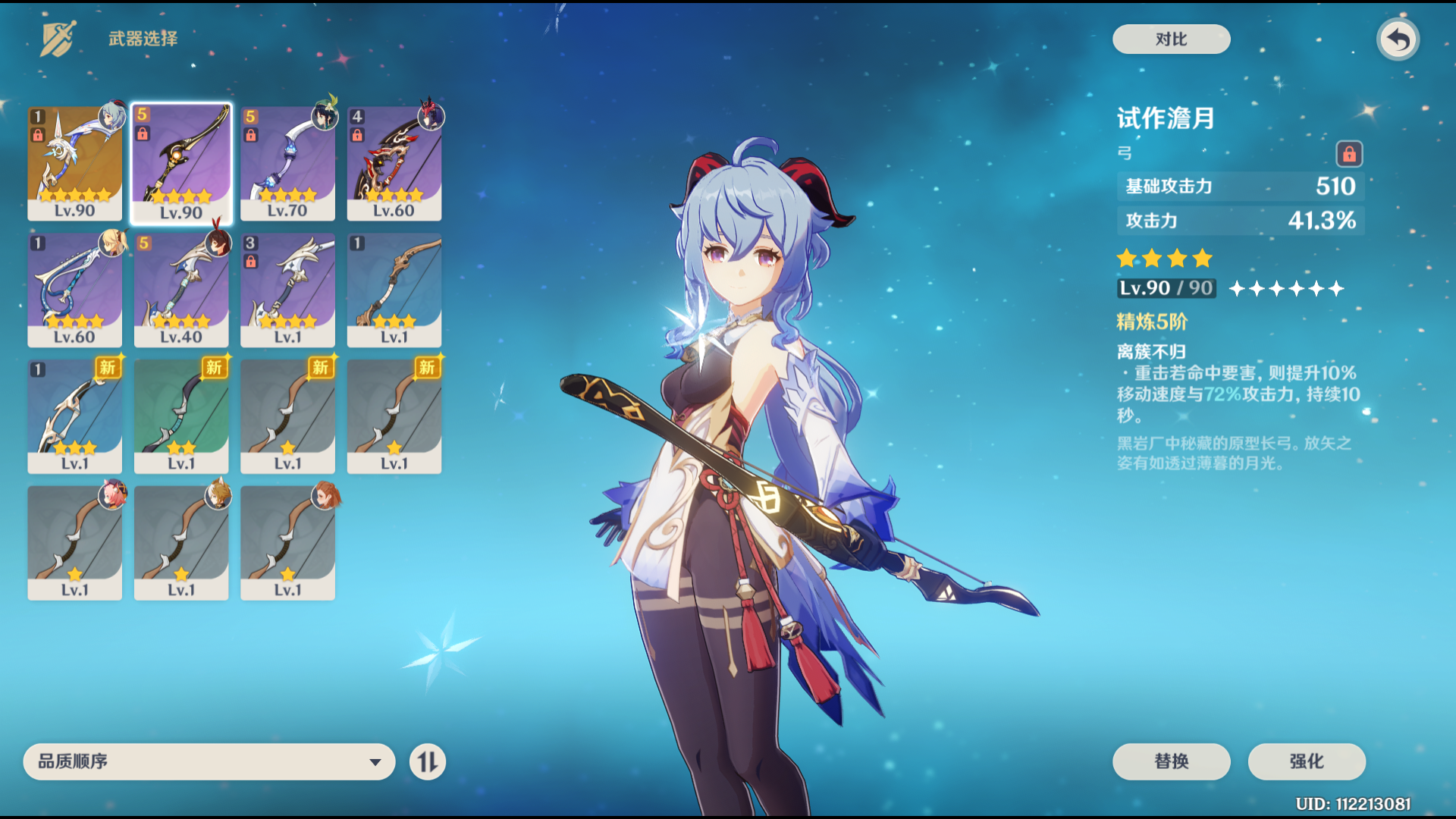
Task: Select the gold five-star Lv.90 bow
Action: point(75,163)
